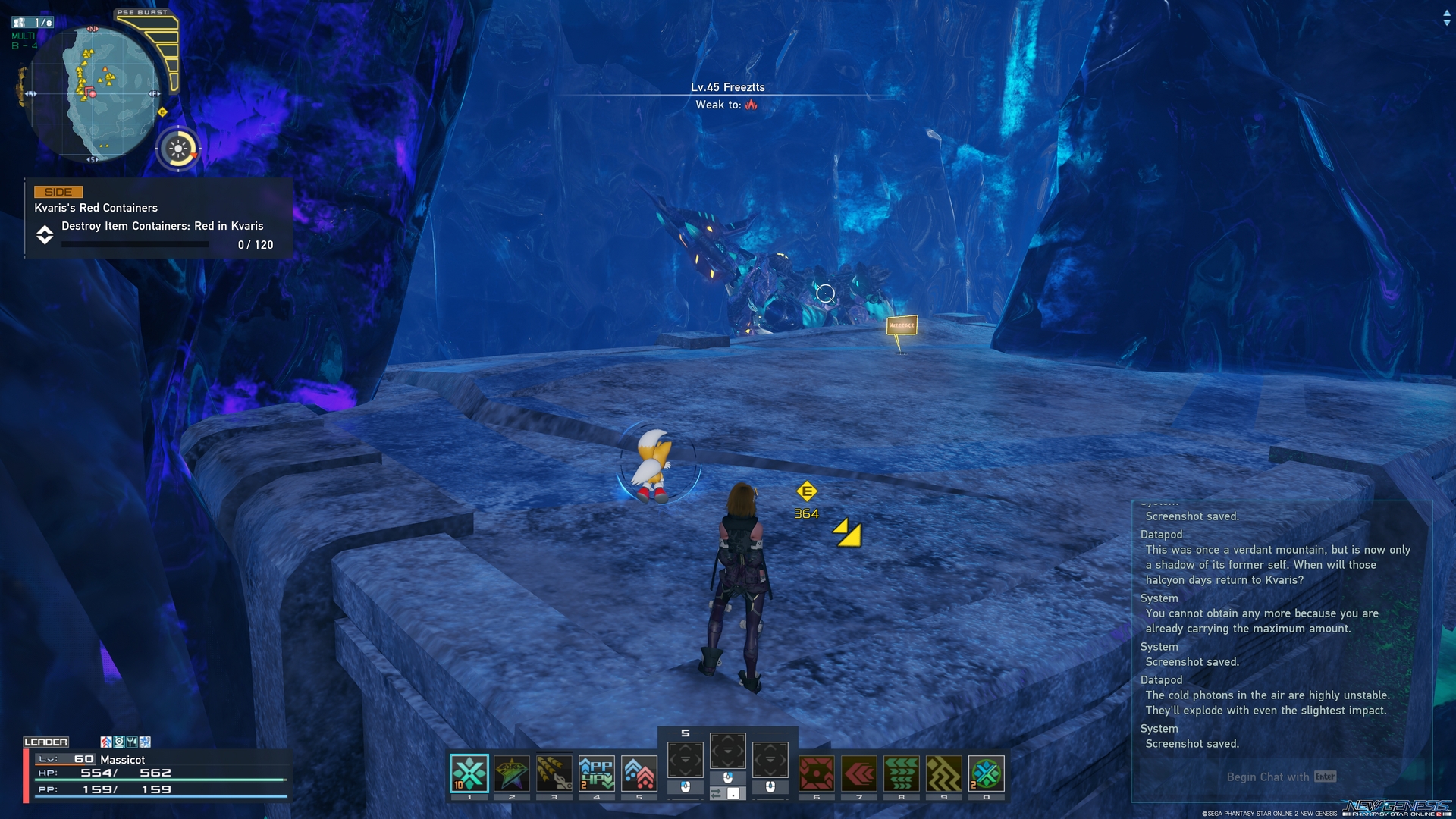Viewport: 1456px width, 819px height.
Task: Click the minimap right arrow to pan east
Action: coord(157,95)
